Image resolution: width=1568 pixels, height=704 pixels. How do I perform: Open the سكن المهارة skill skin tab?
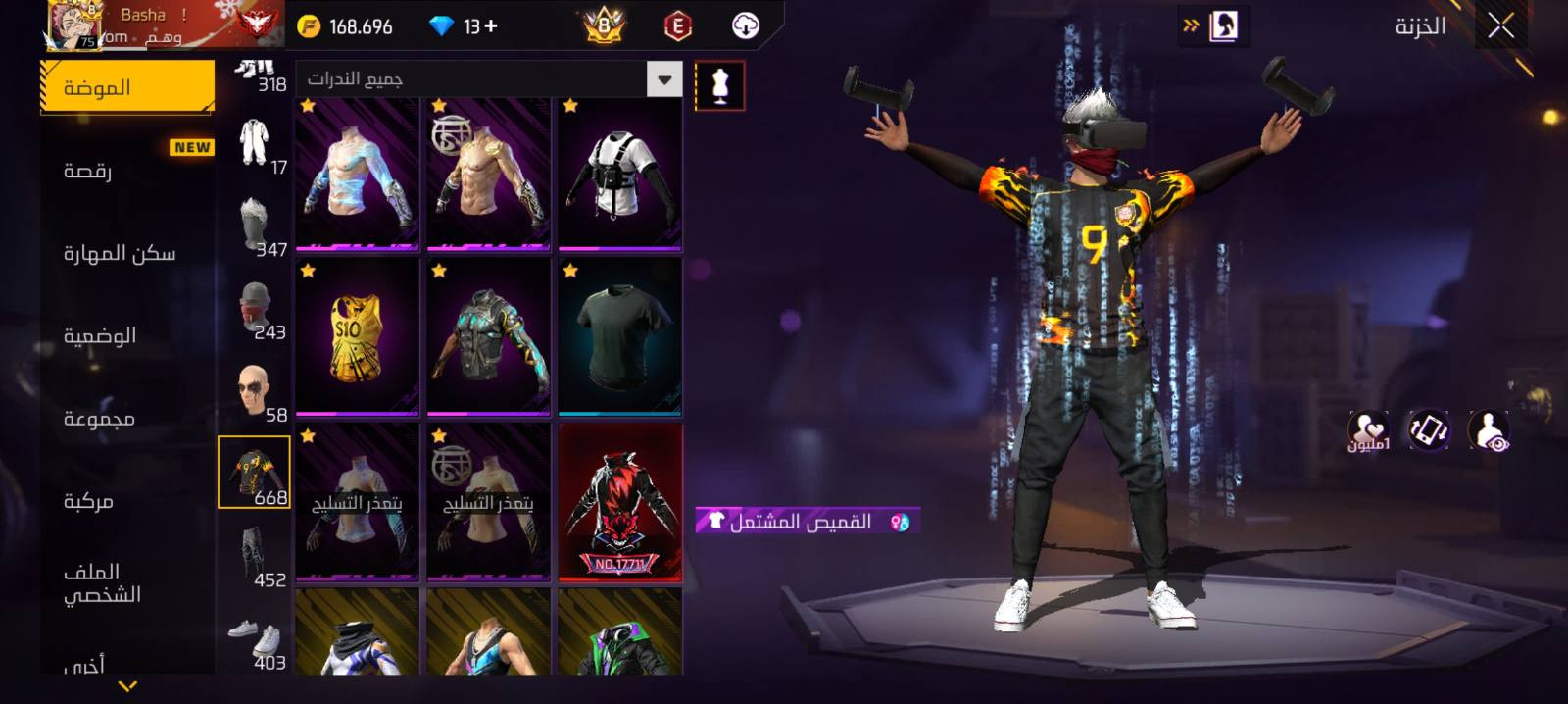(x=120, y=253)
